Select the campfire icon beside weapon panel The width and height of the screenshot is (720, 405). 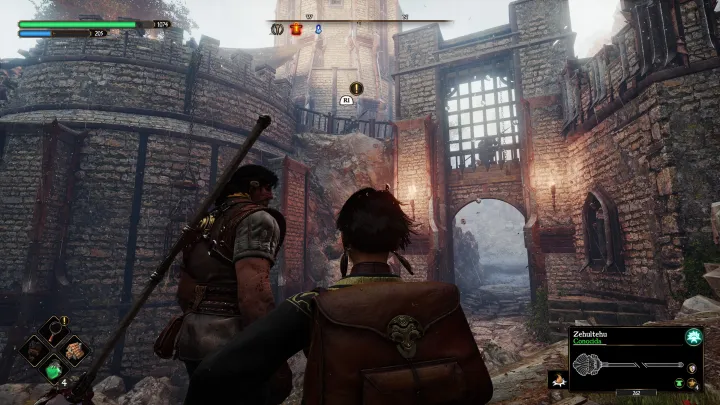558,380
